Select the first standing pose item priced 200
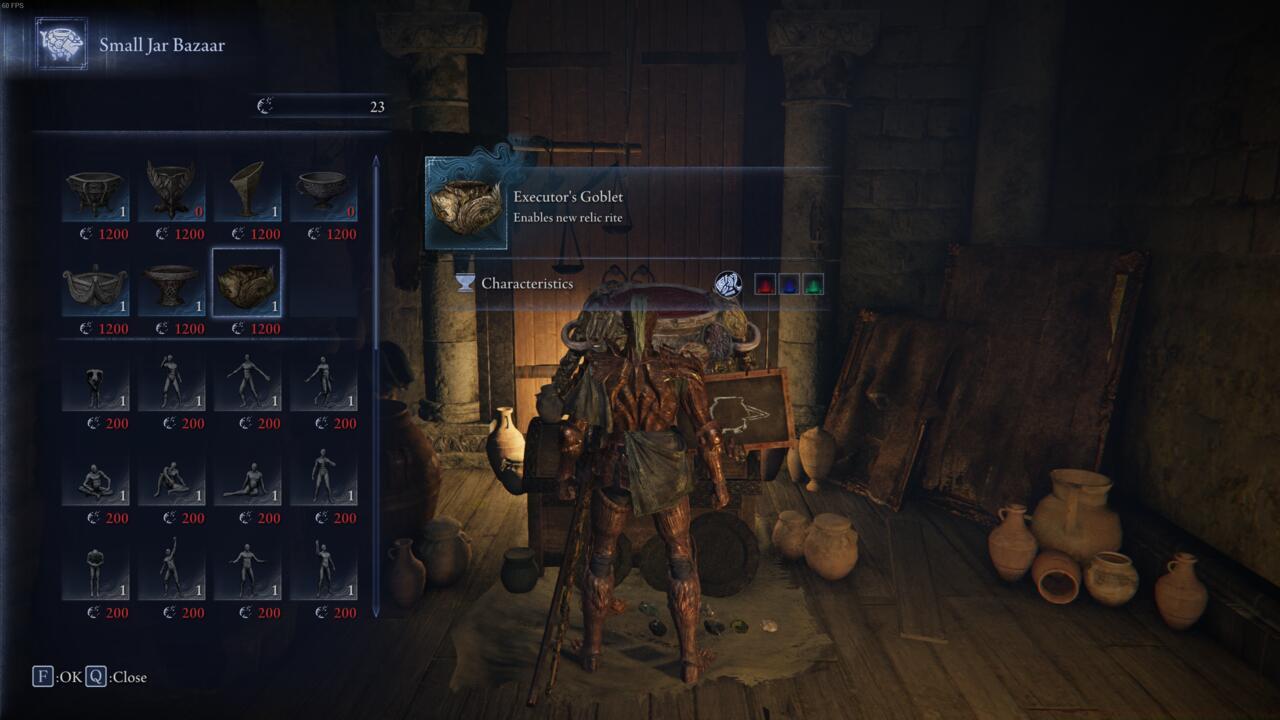Screen dimensions: 1280x720 [94, 380]
